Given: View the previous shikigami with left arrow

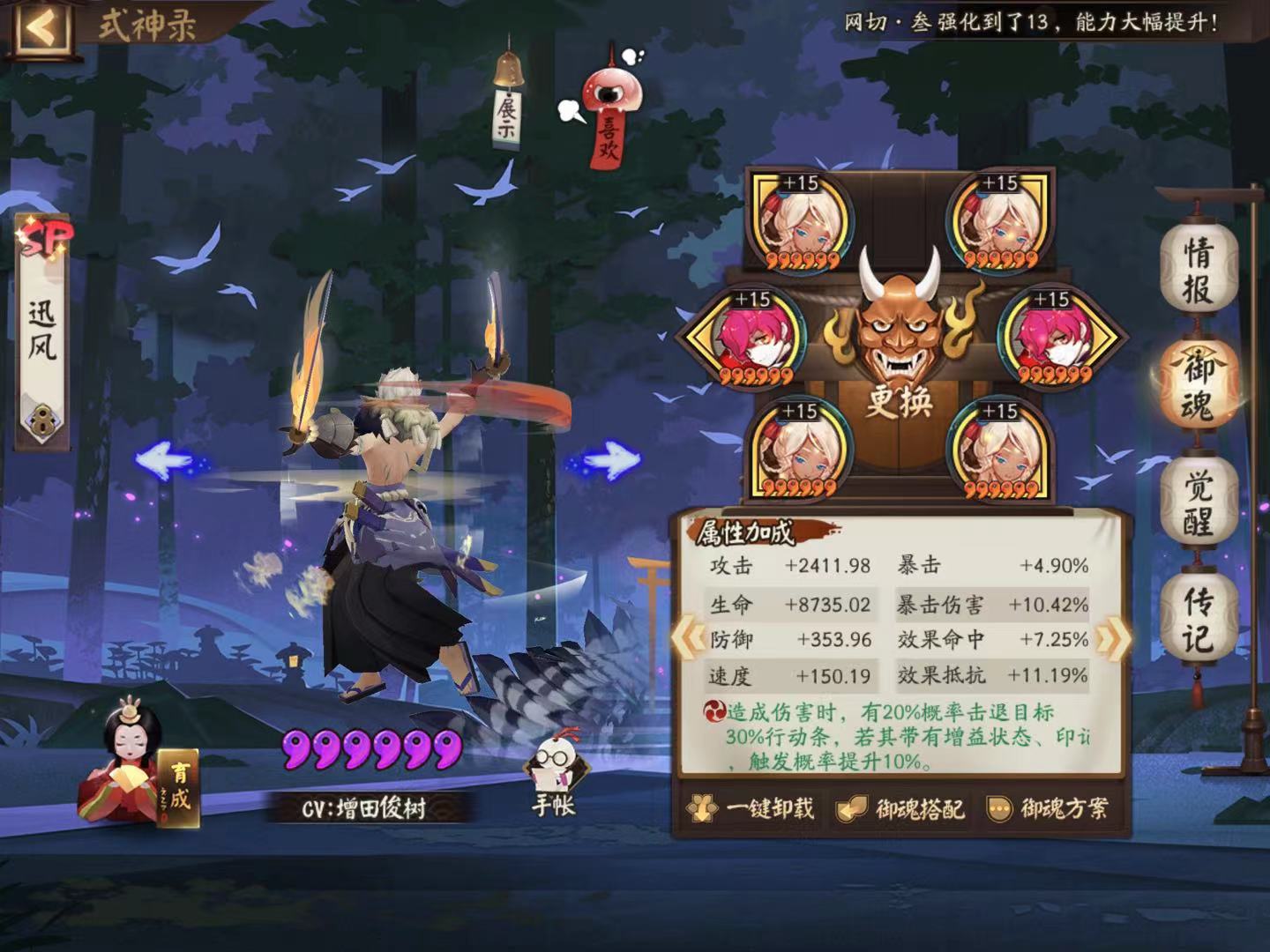Looking at the screenshot, I should pos(166,459).
